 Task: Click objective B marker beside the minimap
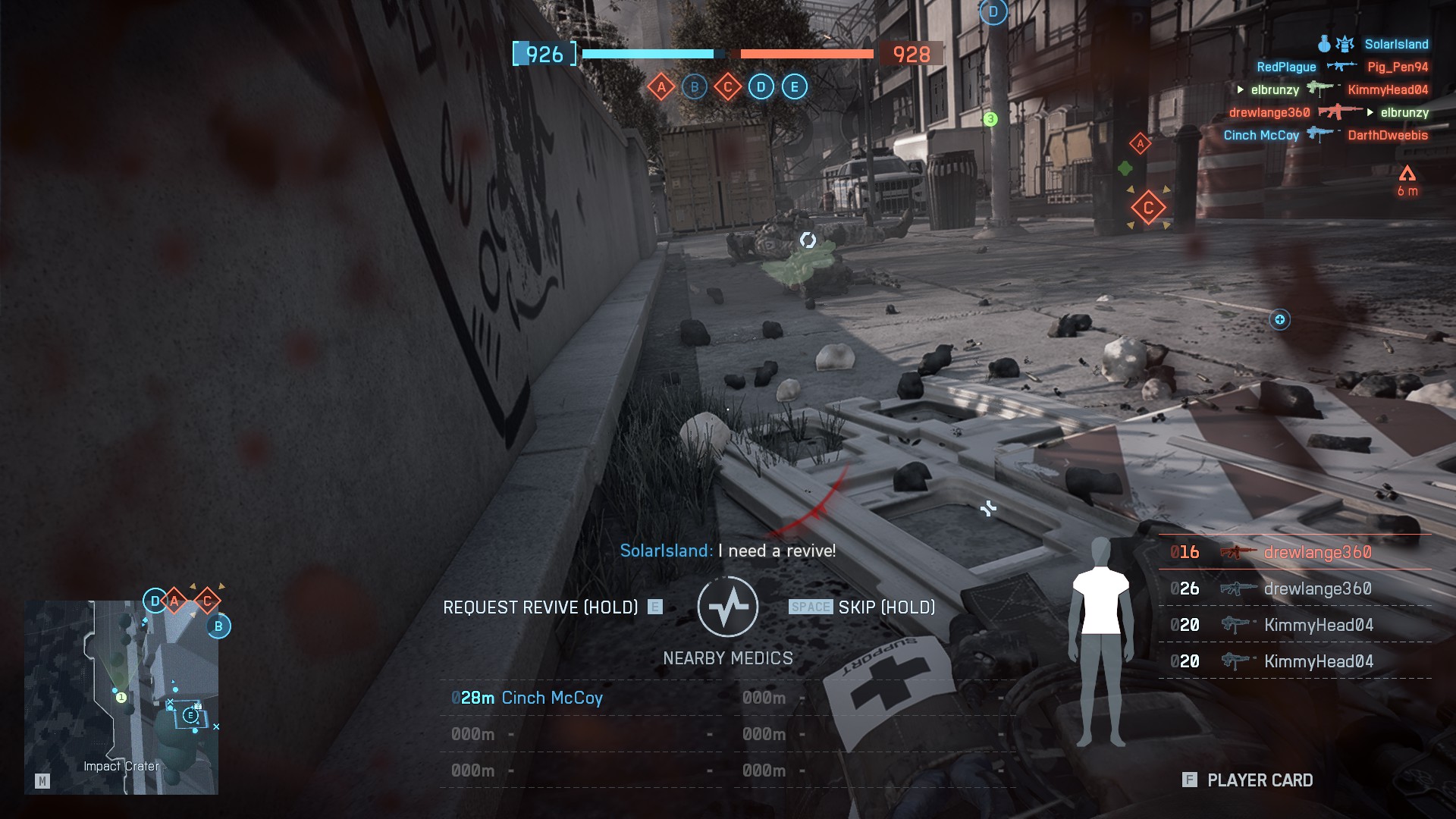pyautogui.click(x=218, y=626)
